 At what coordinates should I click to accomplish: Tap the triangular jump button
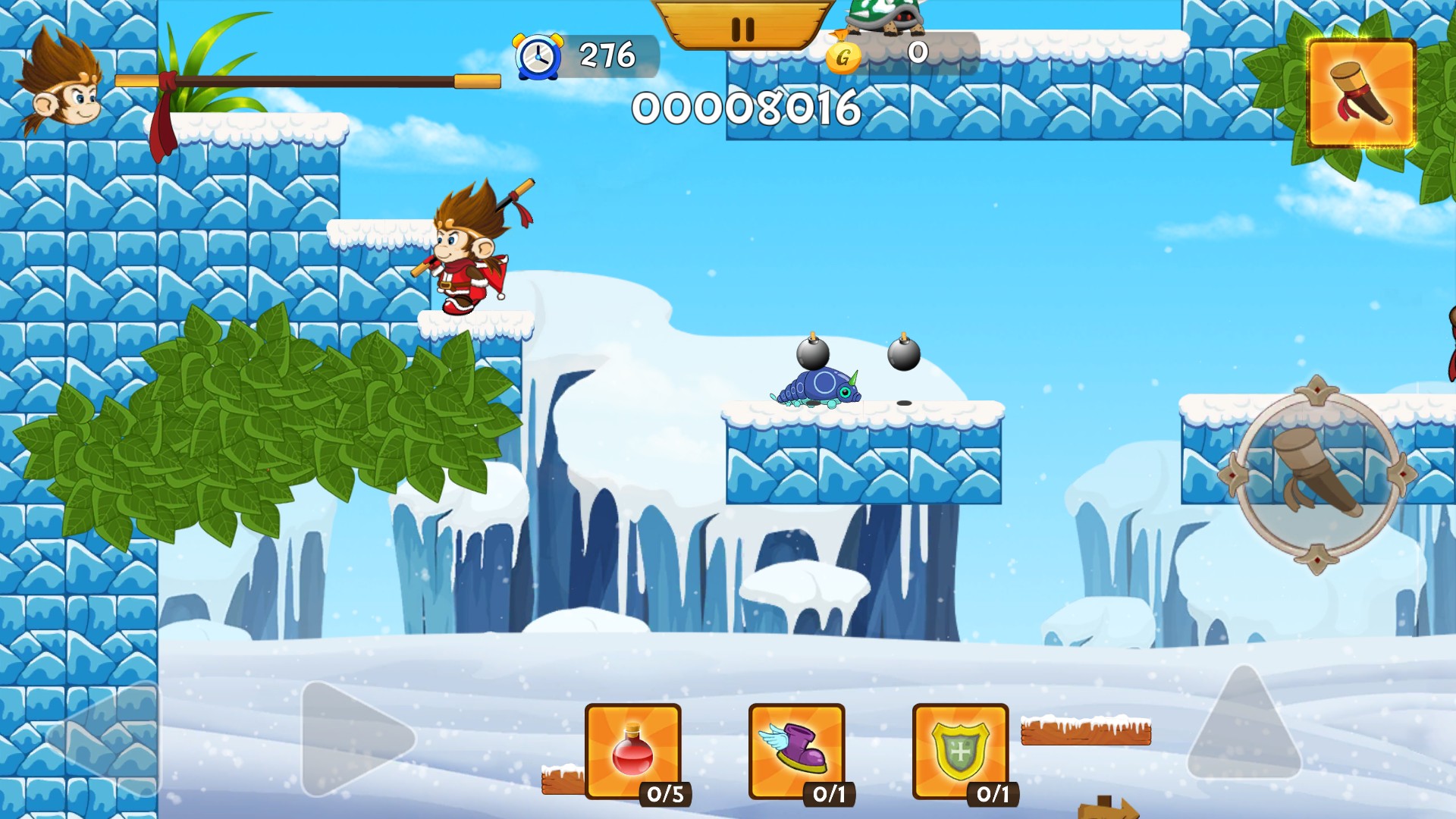point(1244,724)
